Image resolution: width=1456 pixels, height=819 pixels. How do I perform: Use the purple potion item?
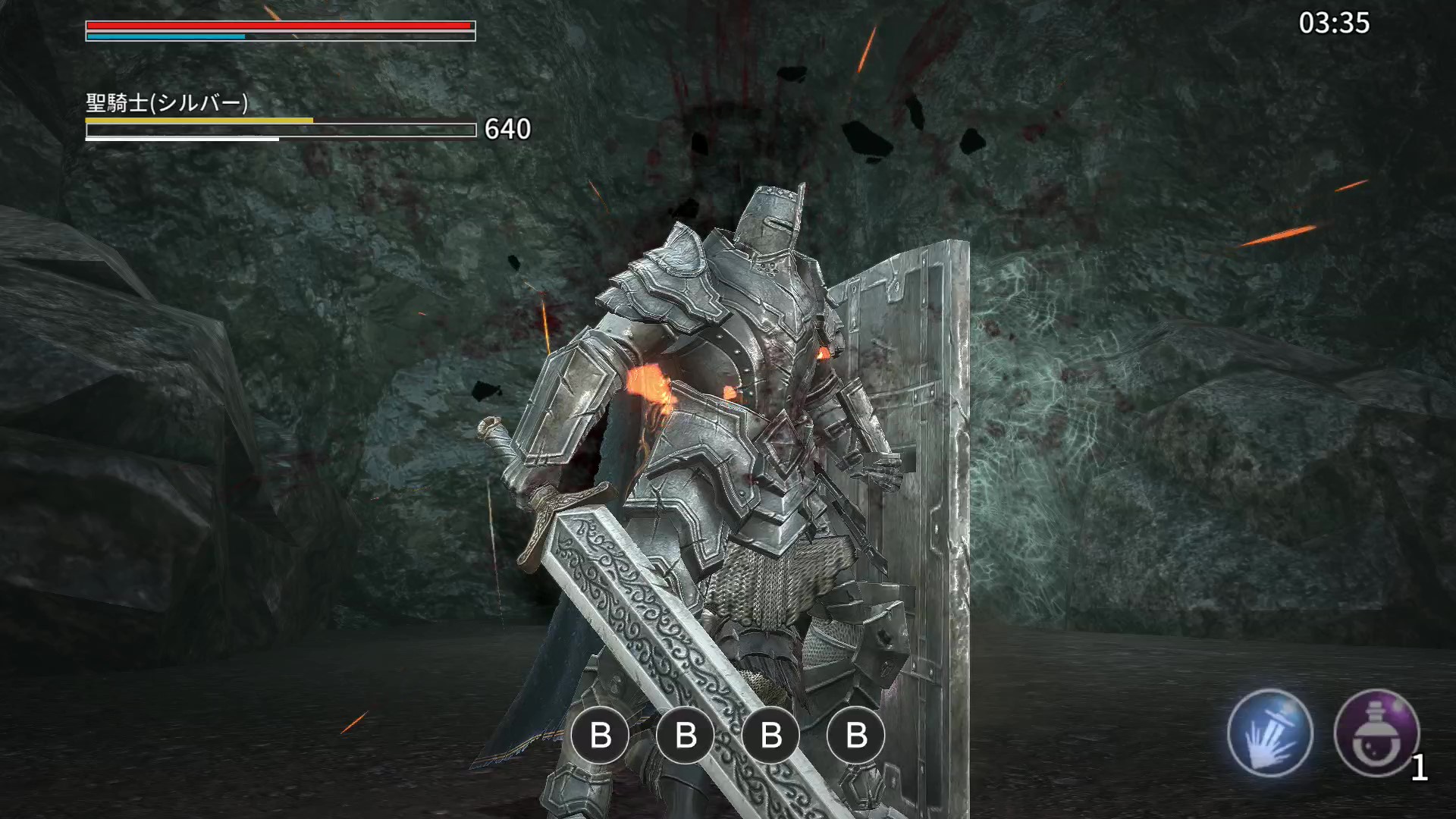click(1376, 733)
